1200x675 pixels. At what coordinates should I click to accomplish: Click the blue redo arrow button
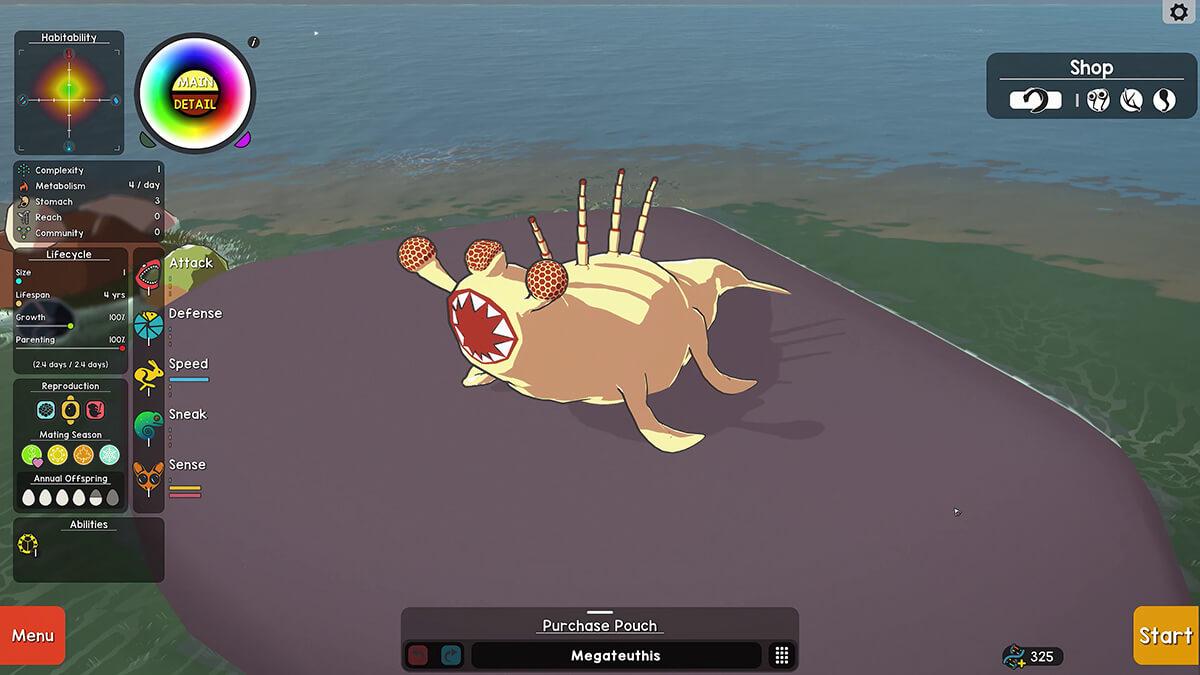pos(451,656)
